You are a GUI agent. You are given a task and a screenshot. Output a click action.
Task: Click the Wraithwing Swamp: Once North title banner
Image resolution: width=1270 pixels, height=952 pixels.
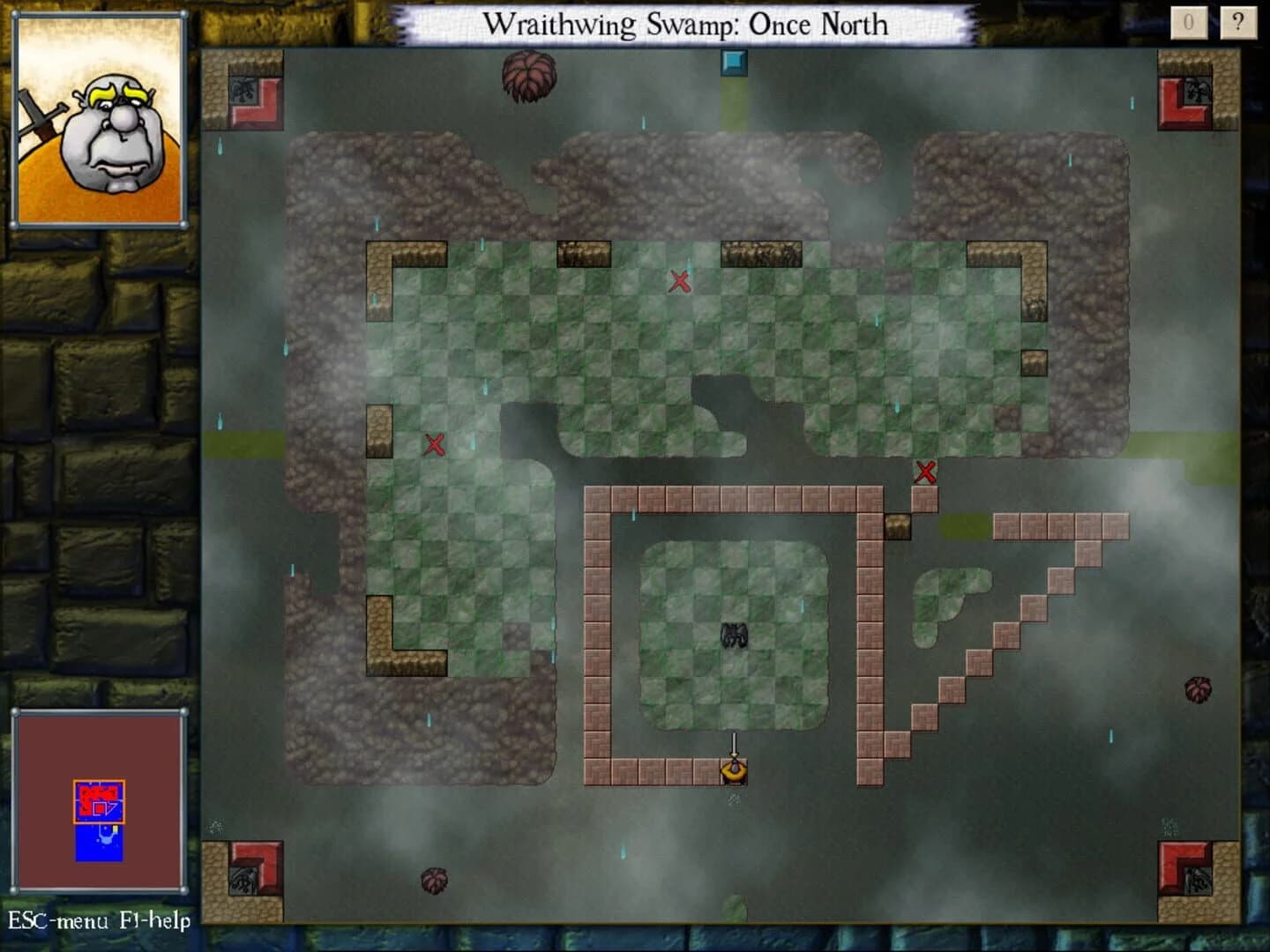tap(690, 25)
